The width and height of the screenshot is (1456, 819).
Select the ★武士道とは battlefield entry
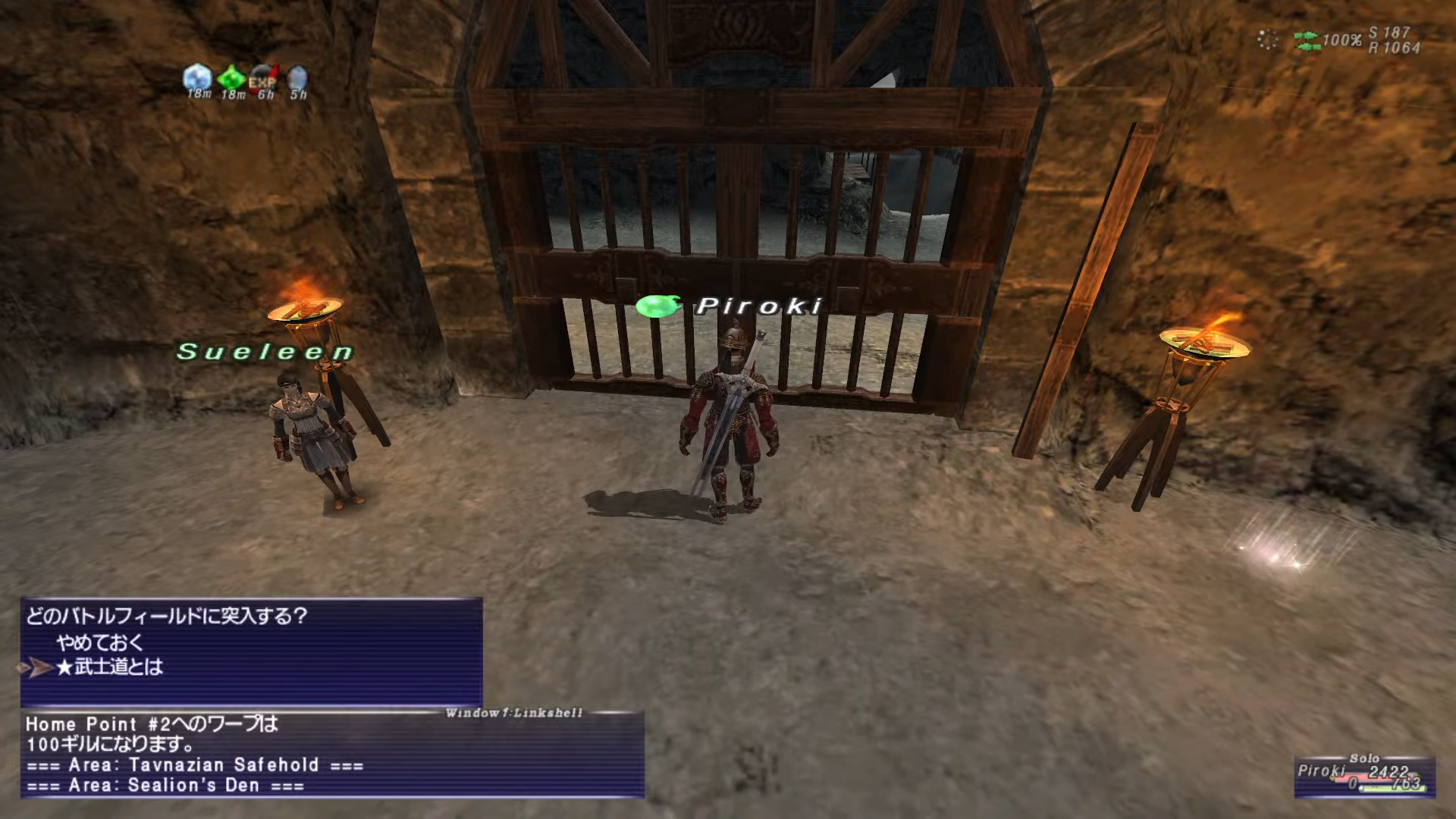point(110,667)
